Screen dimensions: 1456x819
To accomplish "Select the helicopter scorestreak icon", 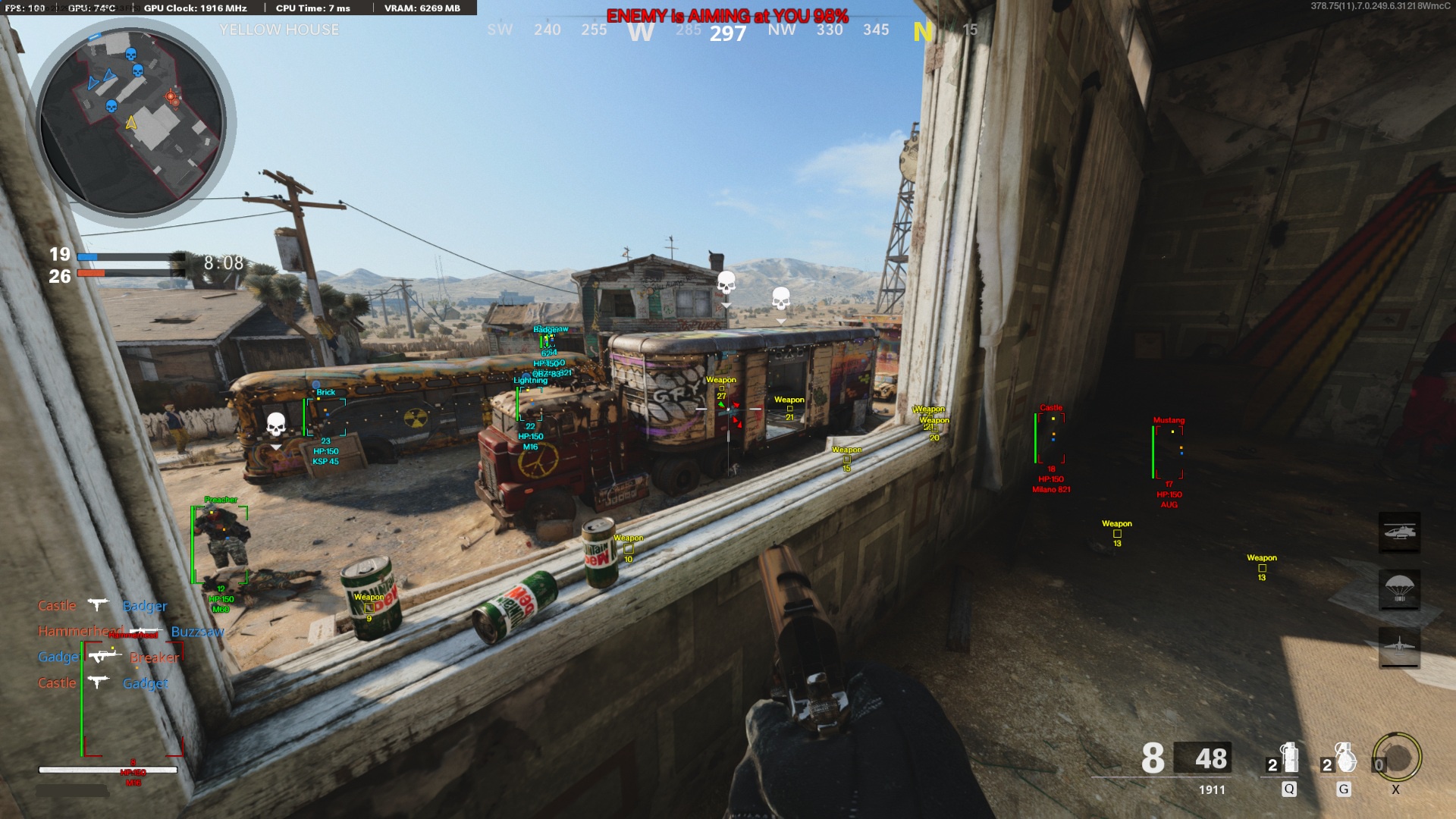I will (x=1399, y=532).
